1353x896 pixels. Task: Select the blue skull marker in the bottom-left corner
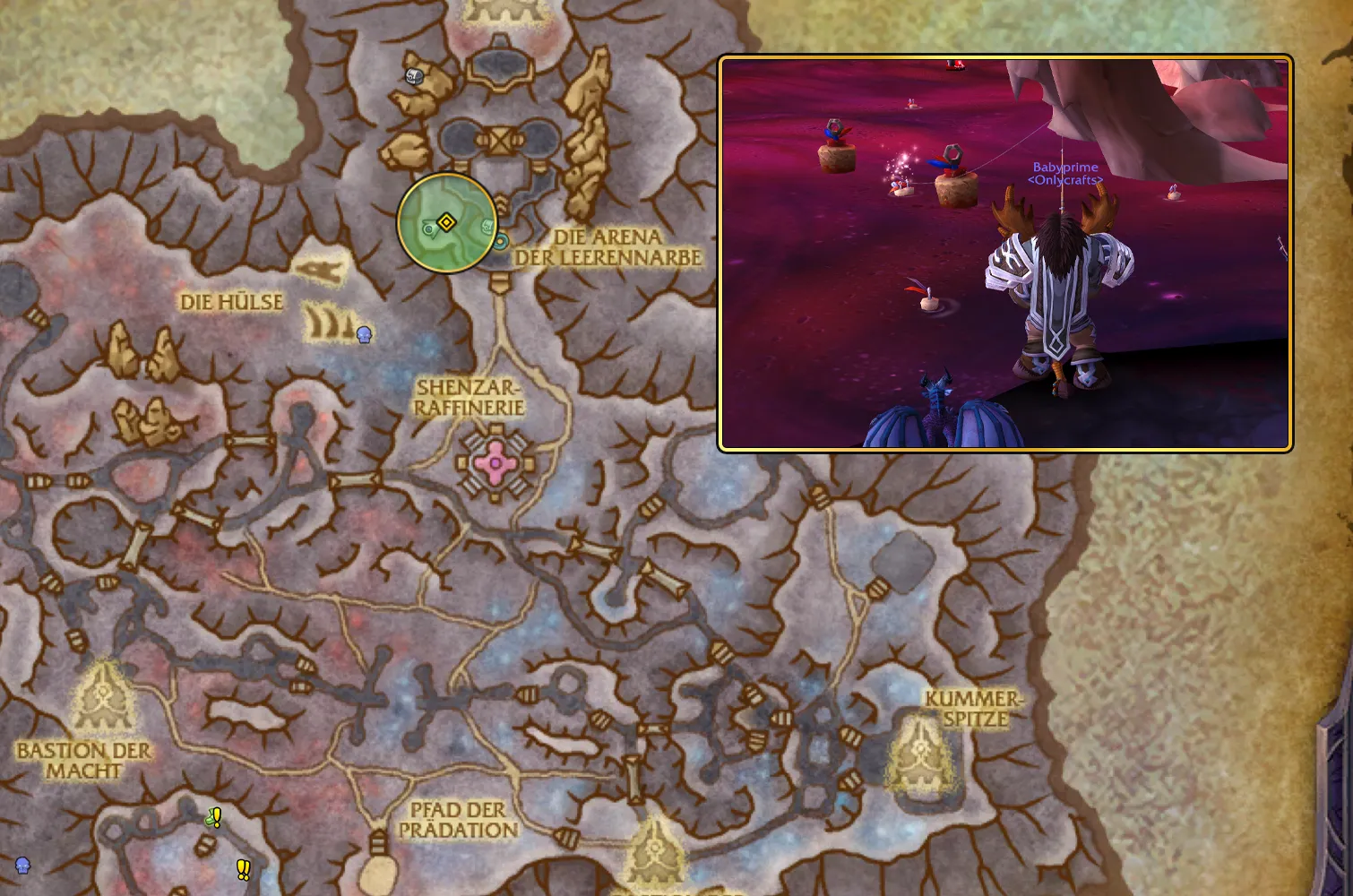point(22,867)
